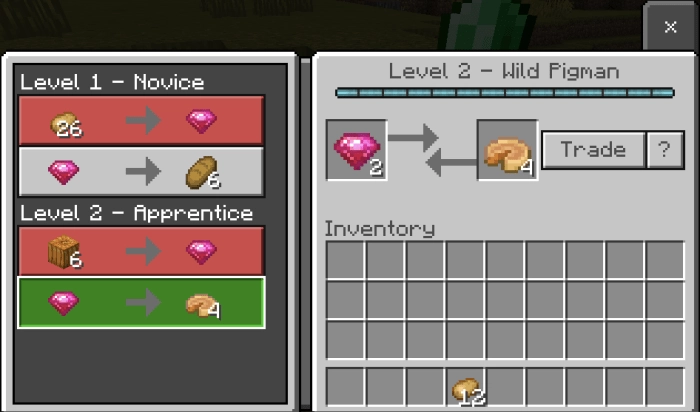Choose the ruby-for-six-bread trade offer
The width and height of the screenshot is (700, 412).
click(x=141, y=172)
